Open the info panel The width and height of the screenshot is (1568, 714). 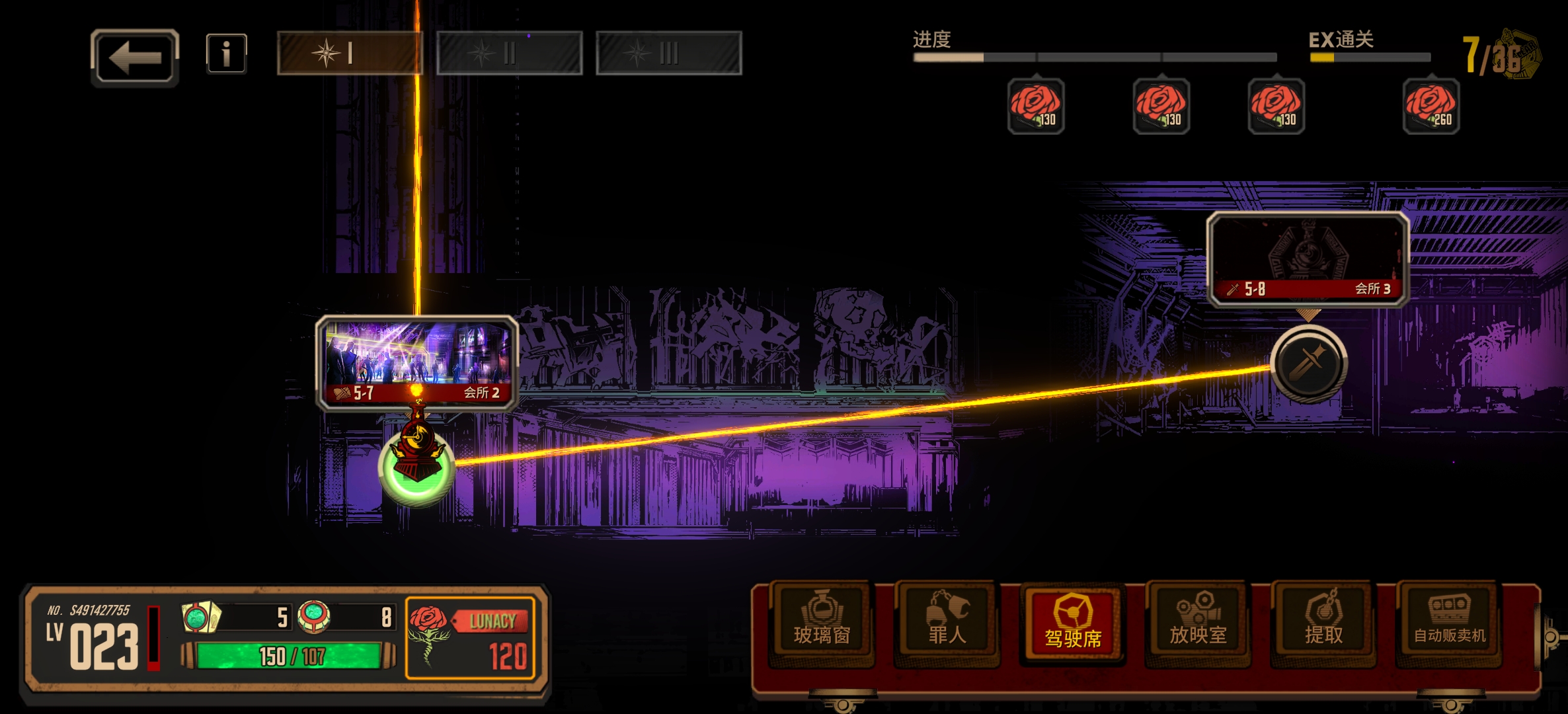pos(226,54)
